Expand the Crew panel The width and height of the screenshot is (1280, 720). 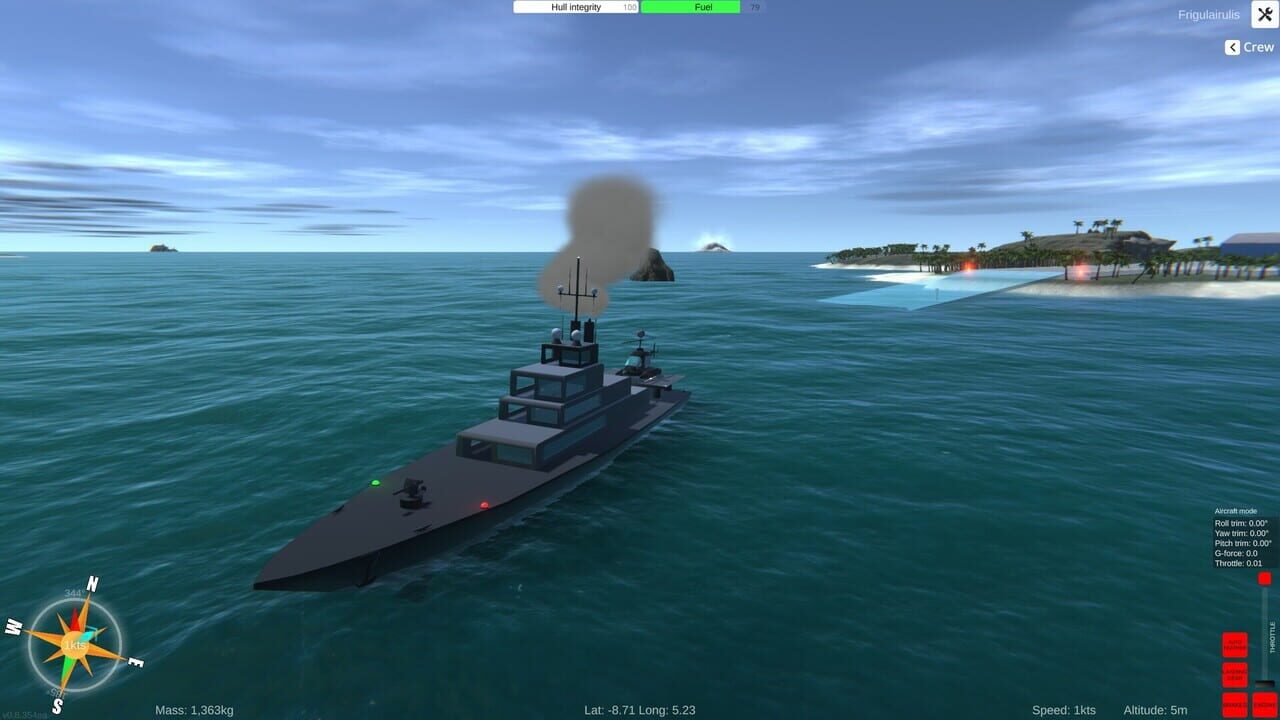coord(1252,47)
